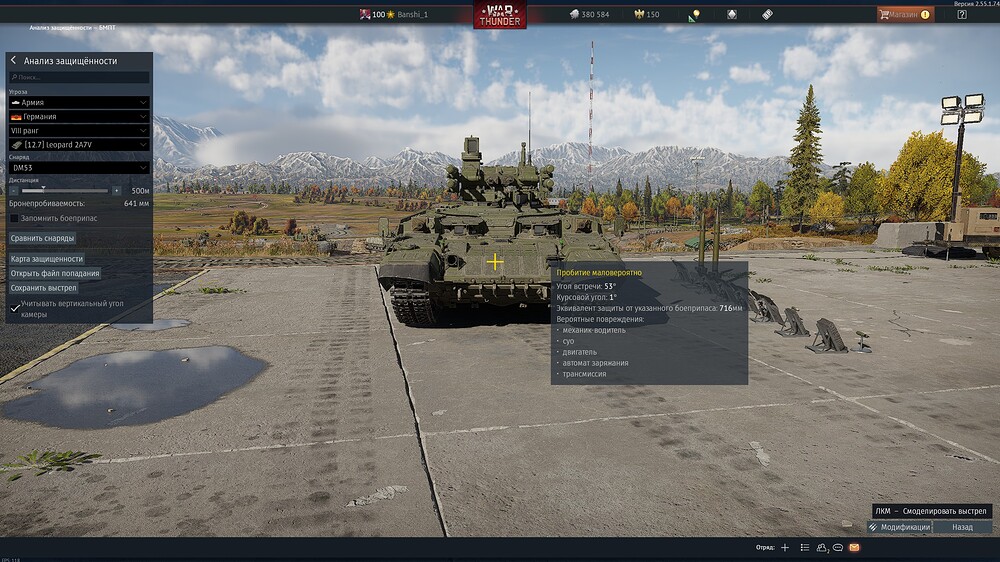Toggle Учитывать вертикальный угол камеры checkbox
This screenshot has width=1000, height=562.
coord(14,308)
